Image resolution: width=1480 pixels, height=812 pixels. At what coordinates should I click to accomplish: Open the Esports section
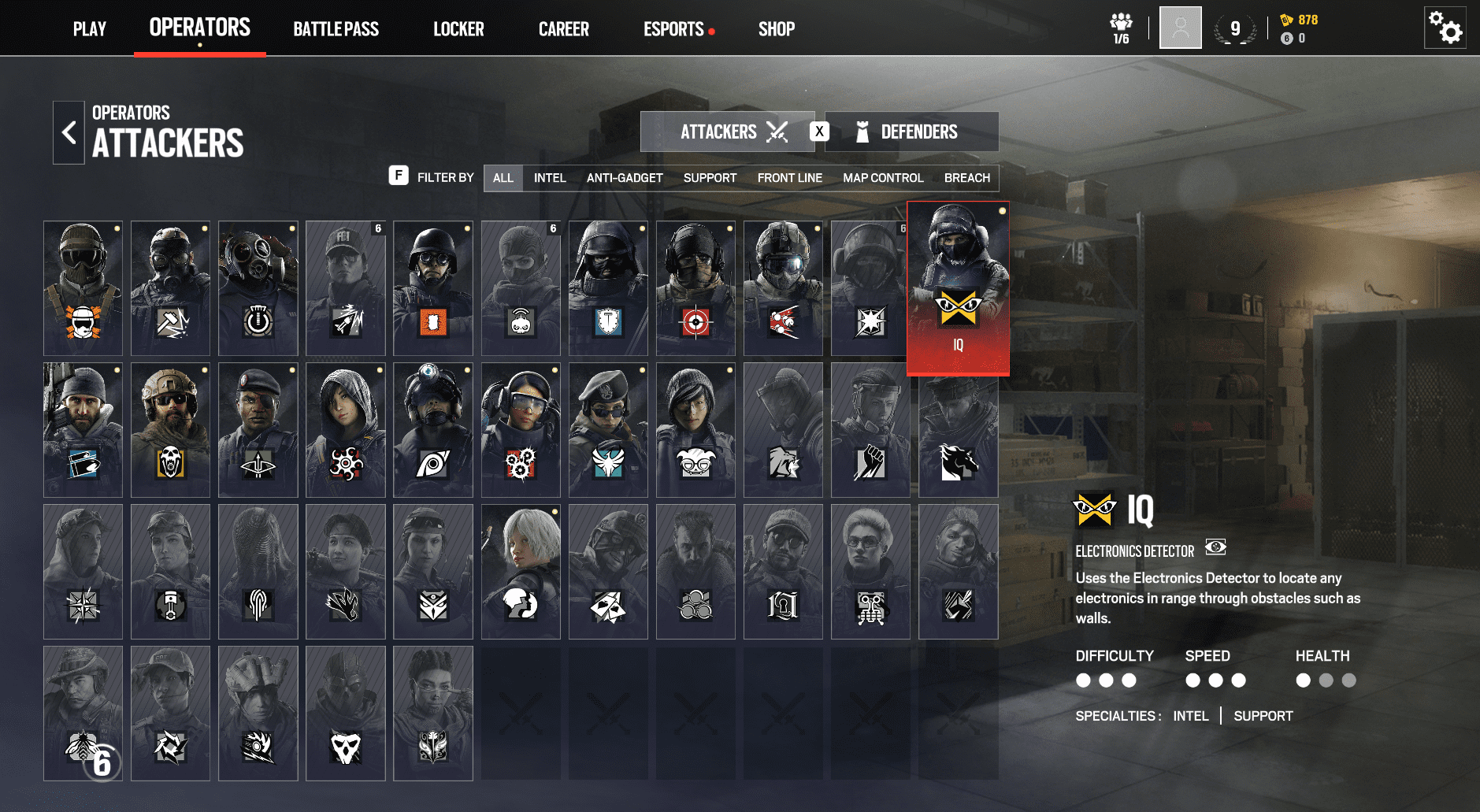pyautogui.click(x=674, y=29)
